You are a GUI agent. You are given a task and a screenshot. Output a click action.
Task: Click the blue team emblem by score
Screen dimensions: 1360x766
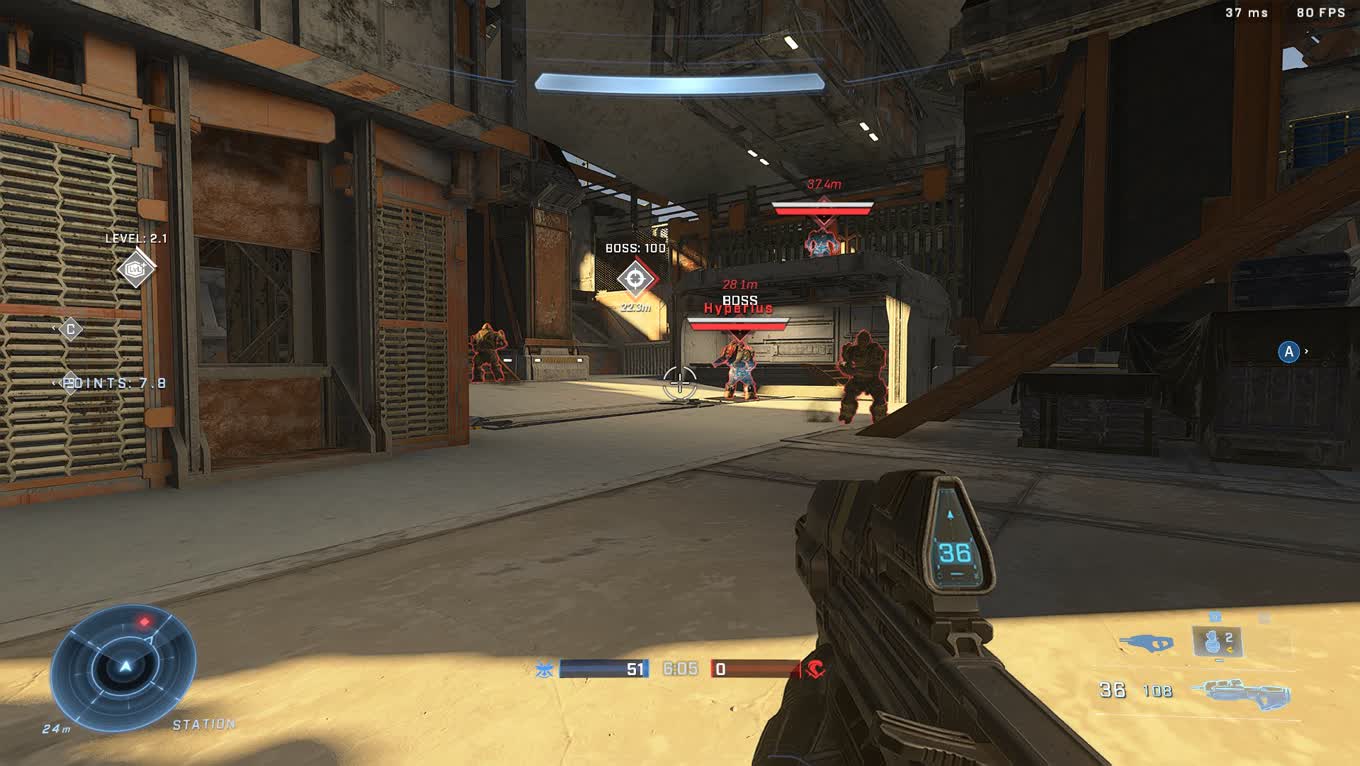(x=545, y=669)
